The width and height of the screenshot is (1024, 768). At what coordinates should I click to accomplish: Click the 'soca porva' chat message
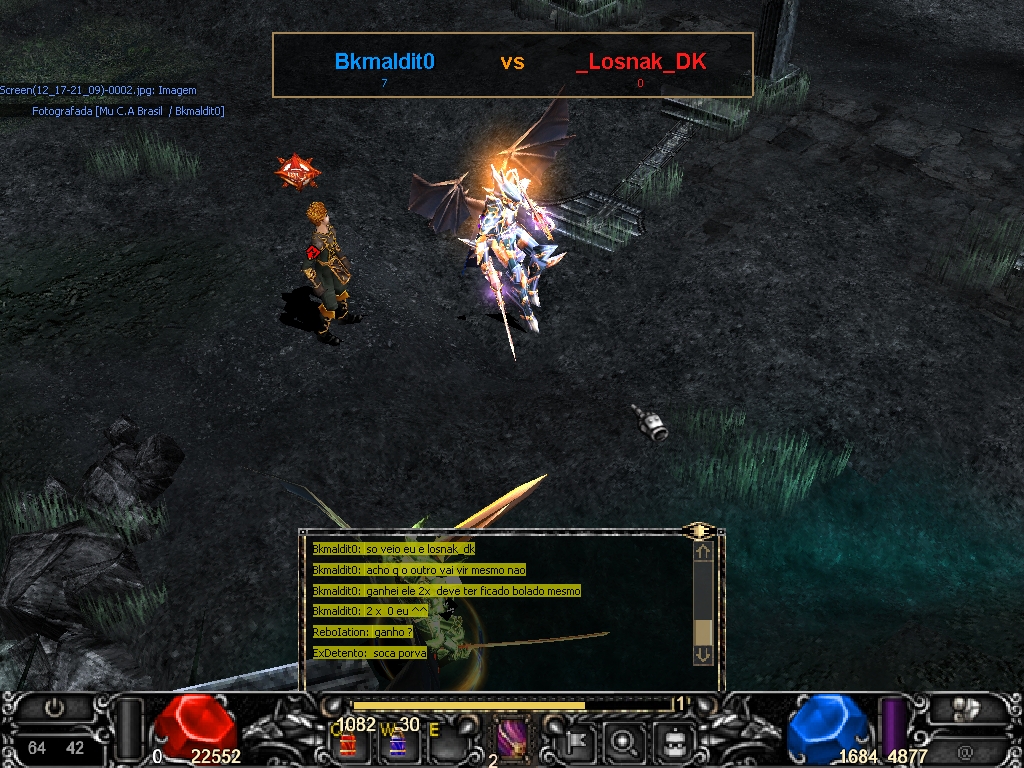(x=370, y=653)
